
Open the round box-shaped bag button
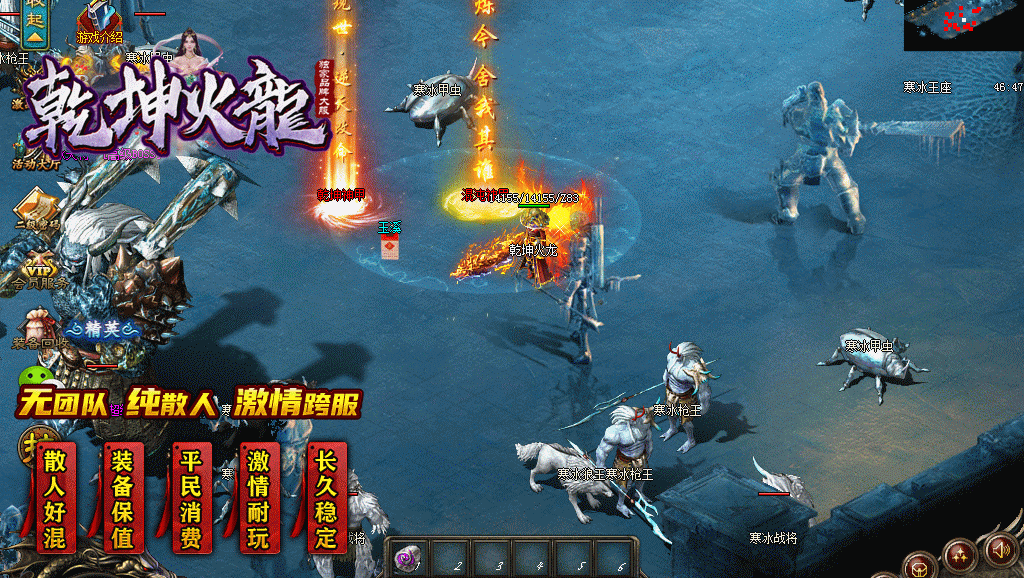[x=919, y=566]
